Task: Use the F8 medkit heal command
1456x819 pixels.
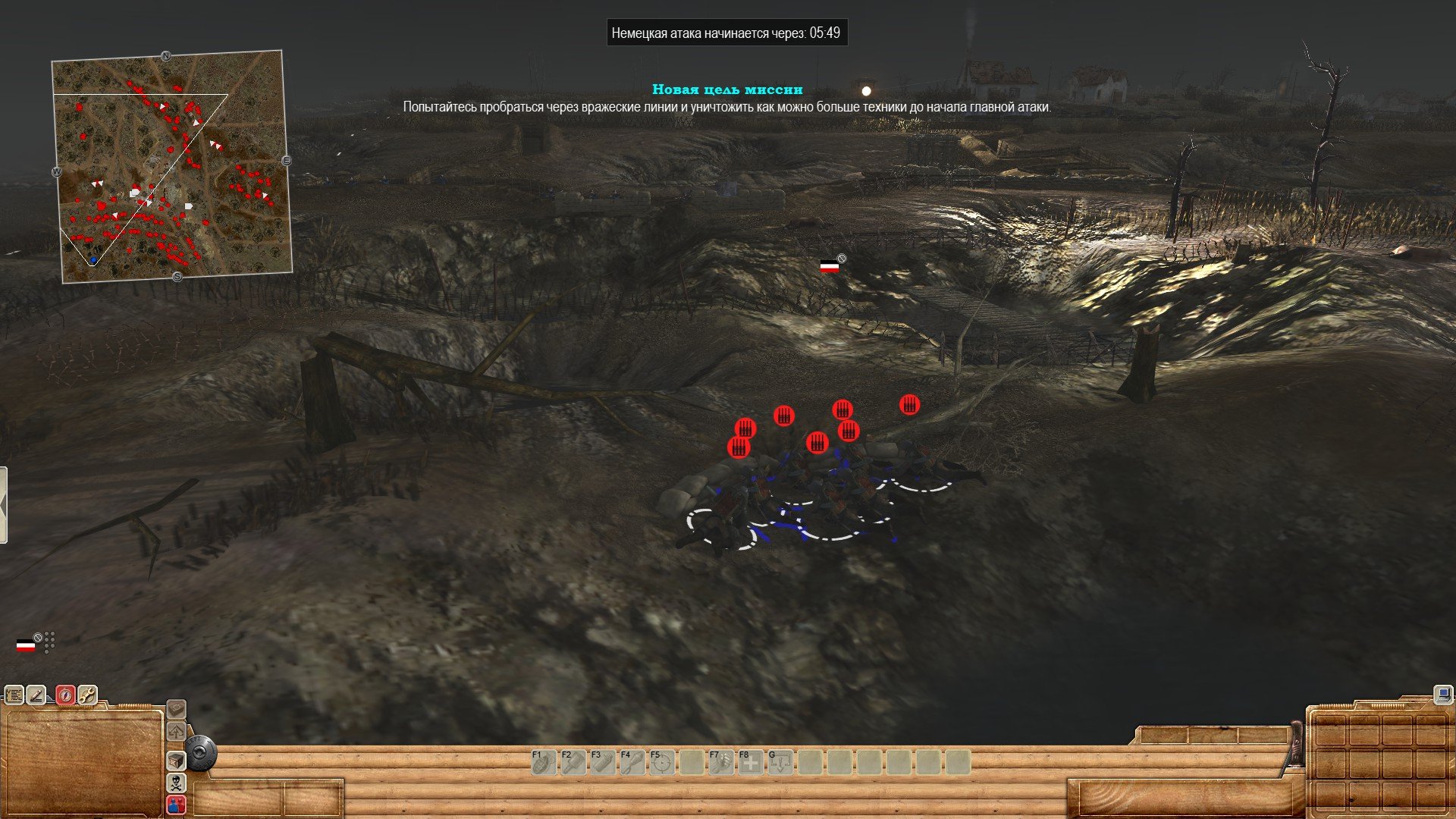Action: click(751, 762)
